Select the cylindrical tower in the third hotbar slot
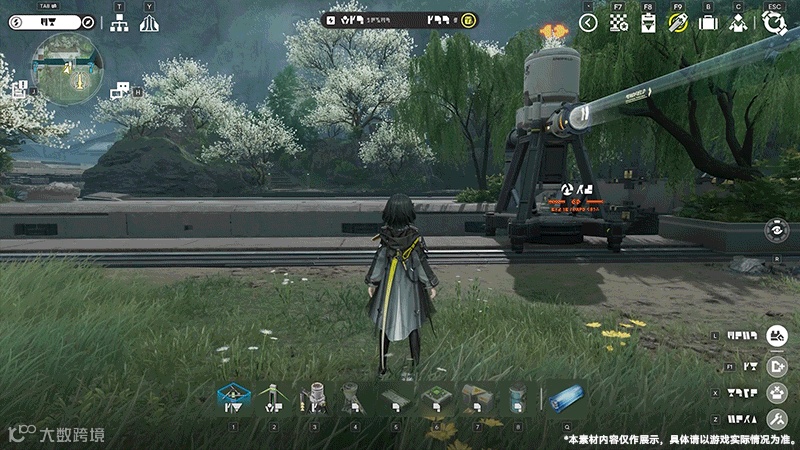The width and height of the screenshot is (800, 450). click(314, 399)
